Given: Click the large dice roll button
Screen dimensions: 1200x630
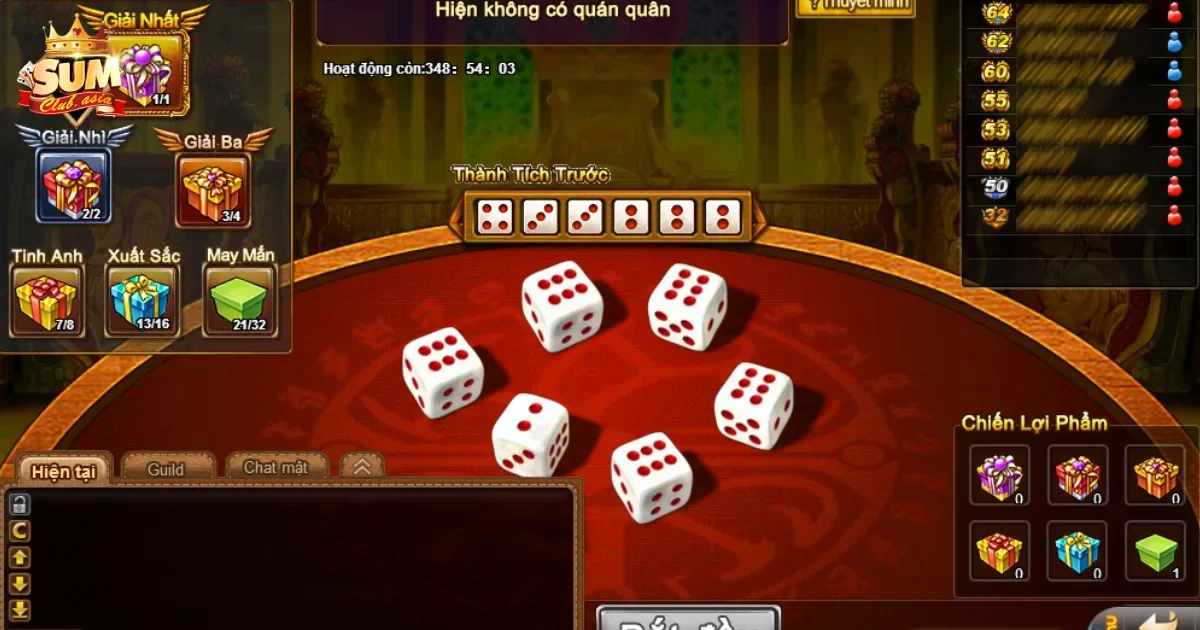Looking at the screenshot, I should pyautogui.click(x=688, y=620).
